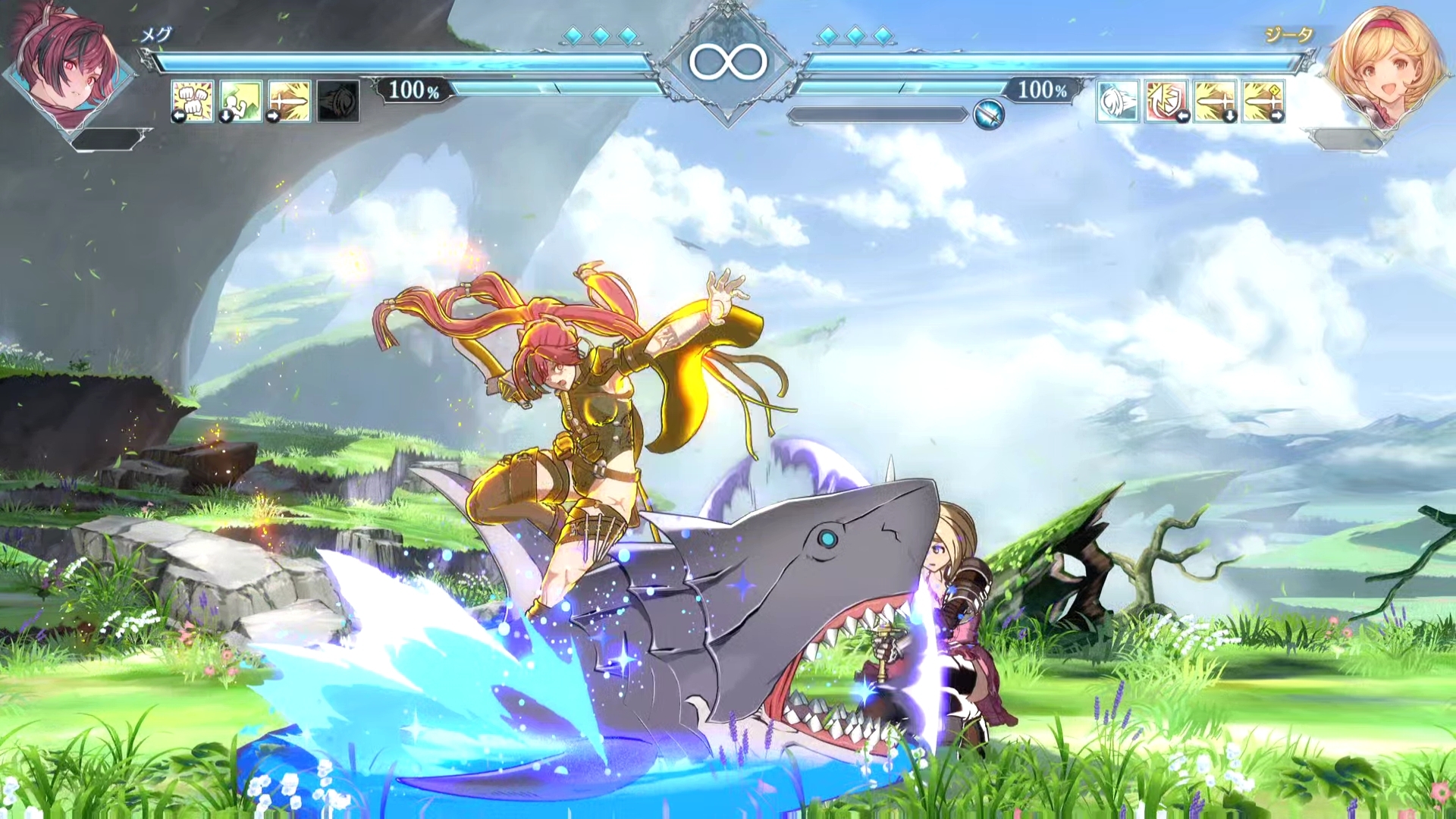This screenshot has height=819, width=1456.
Task: Select Djeeta's red shield counter skill icon
Action: click(1166, 101)
